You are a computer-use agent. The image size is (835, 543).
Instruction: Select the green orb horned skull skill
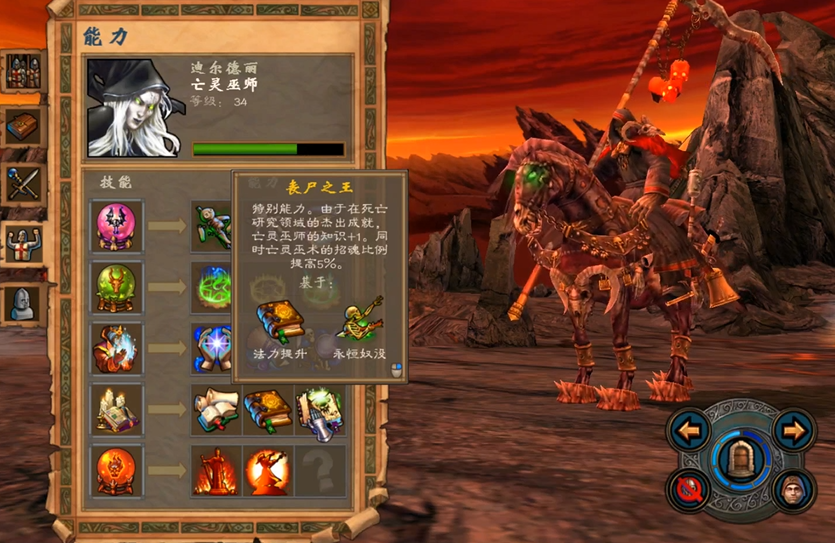pos(118,287)
